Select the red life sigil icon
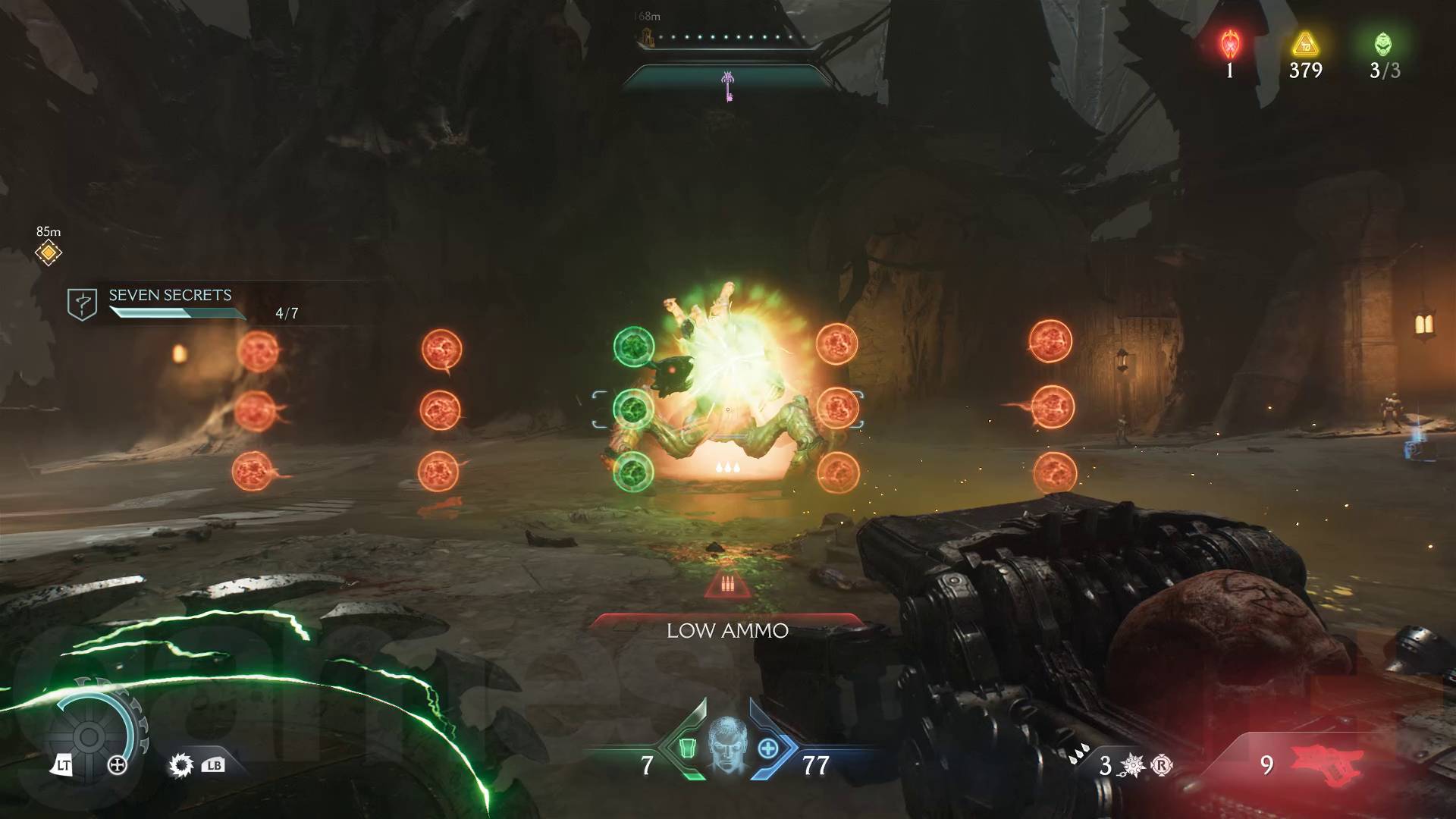 1230,44
